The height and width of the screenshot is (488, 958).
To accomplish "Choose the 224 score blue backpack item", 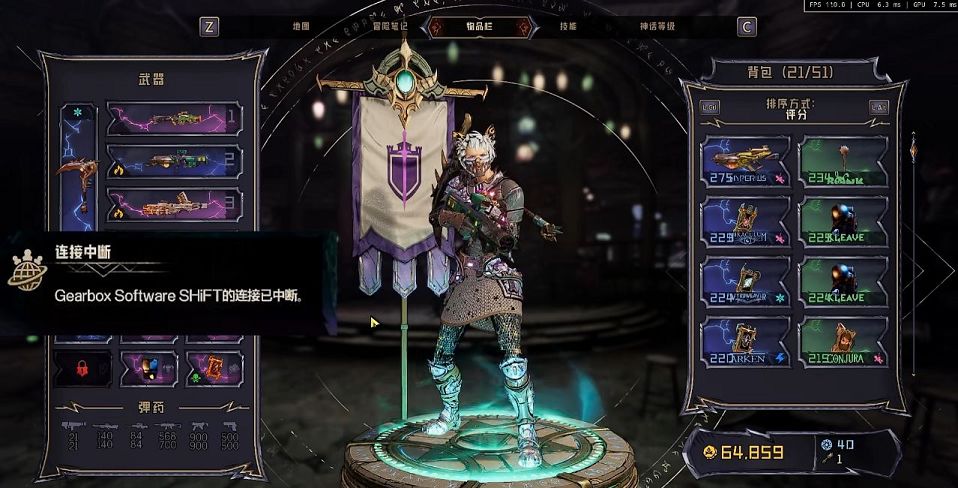I will pyautogui.click(x=746, y=282).
